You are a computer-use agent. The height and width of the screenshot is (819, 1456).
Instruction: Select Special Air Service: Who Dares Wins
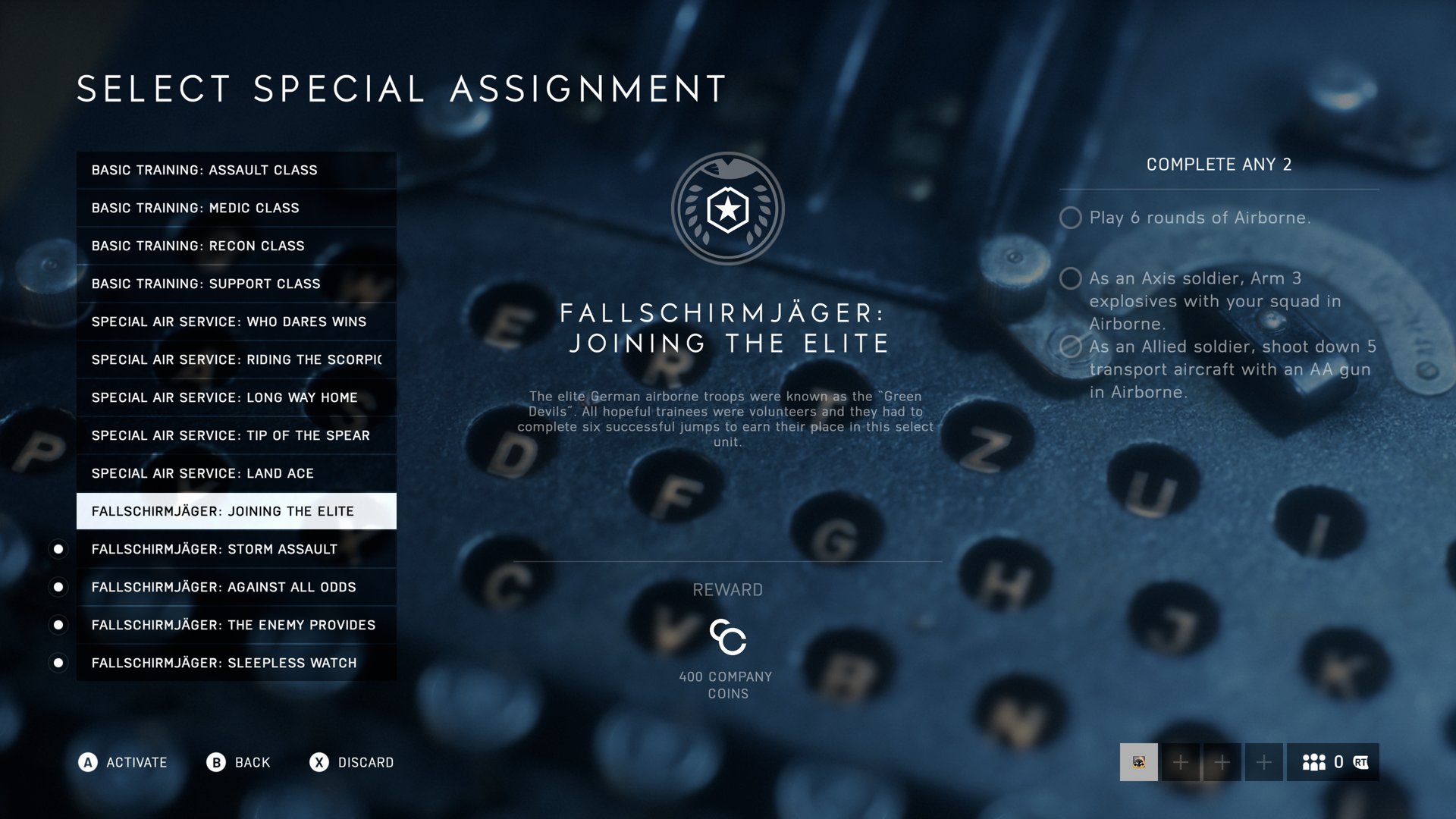point(236,322)
